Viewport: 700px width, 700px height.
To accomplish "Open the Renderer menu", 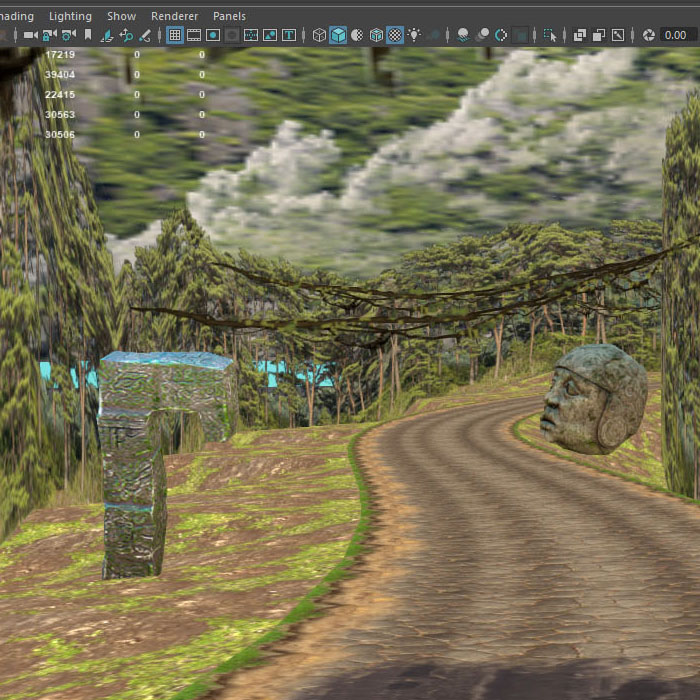I will point(174,16).
